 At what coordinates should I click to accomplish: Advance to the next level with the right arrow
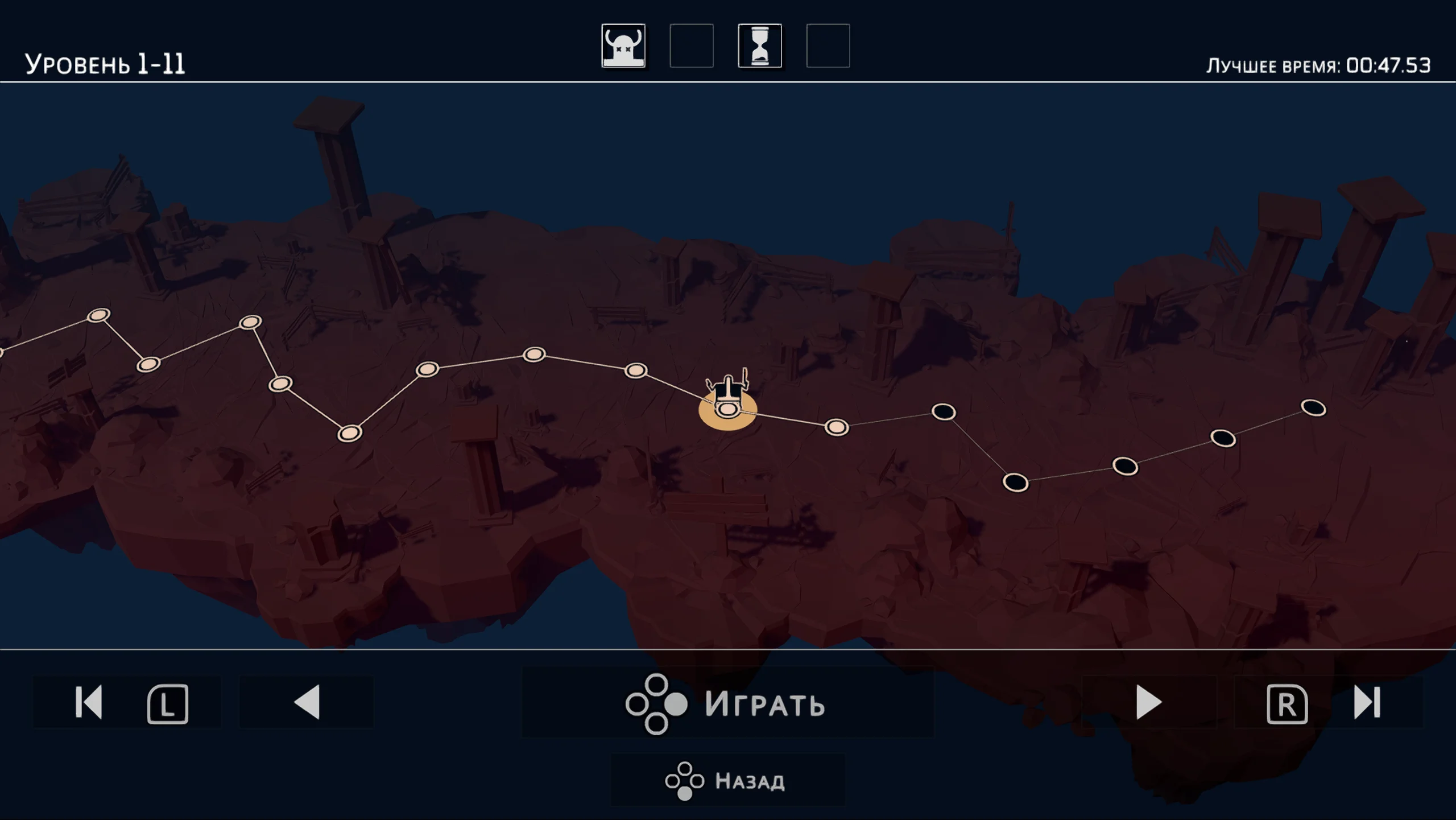click(1148, 702)
